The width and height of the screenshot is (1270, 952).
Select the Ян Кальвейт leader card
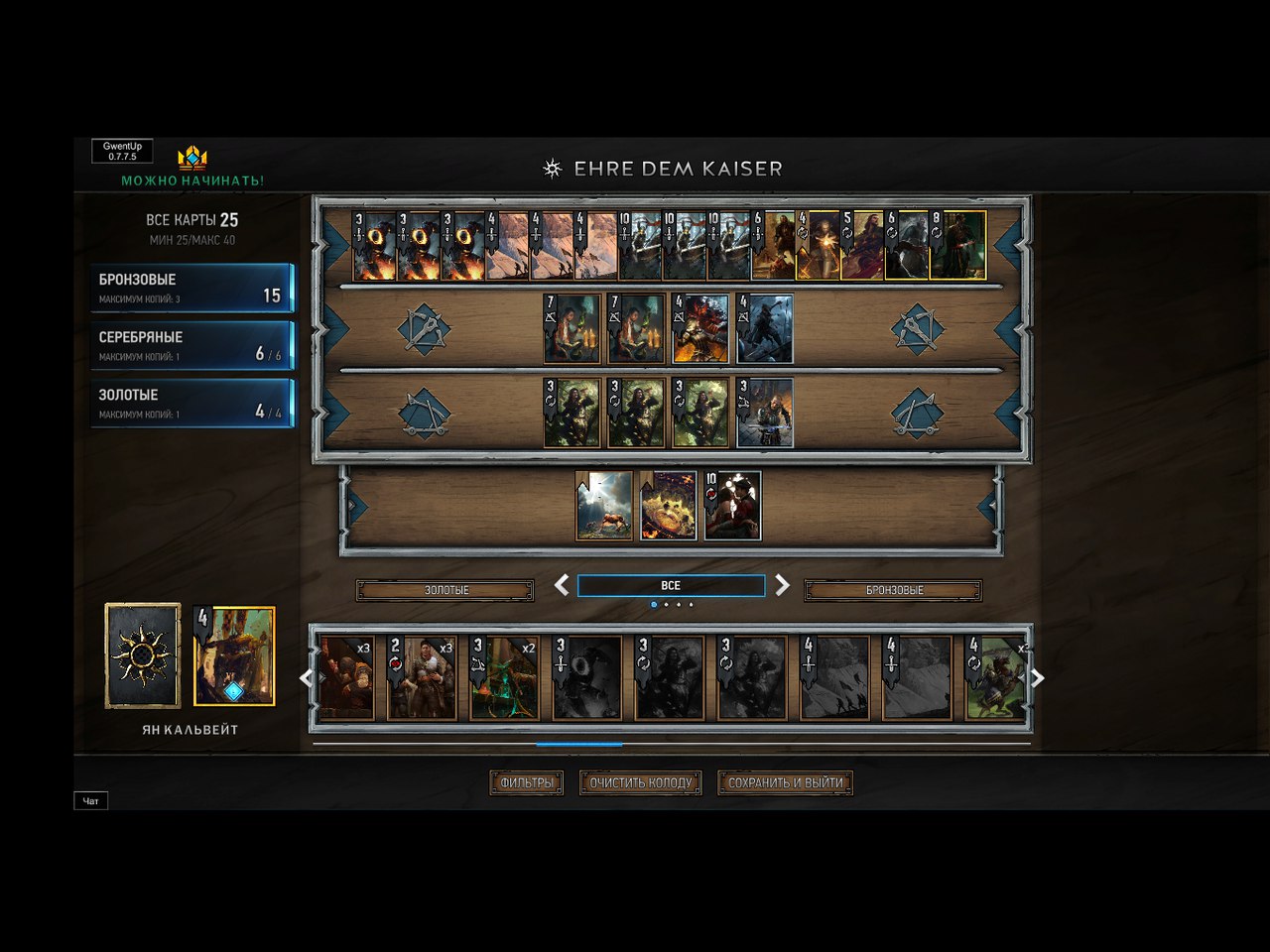pos(234,656)
